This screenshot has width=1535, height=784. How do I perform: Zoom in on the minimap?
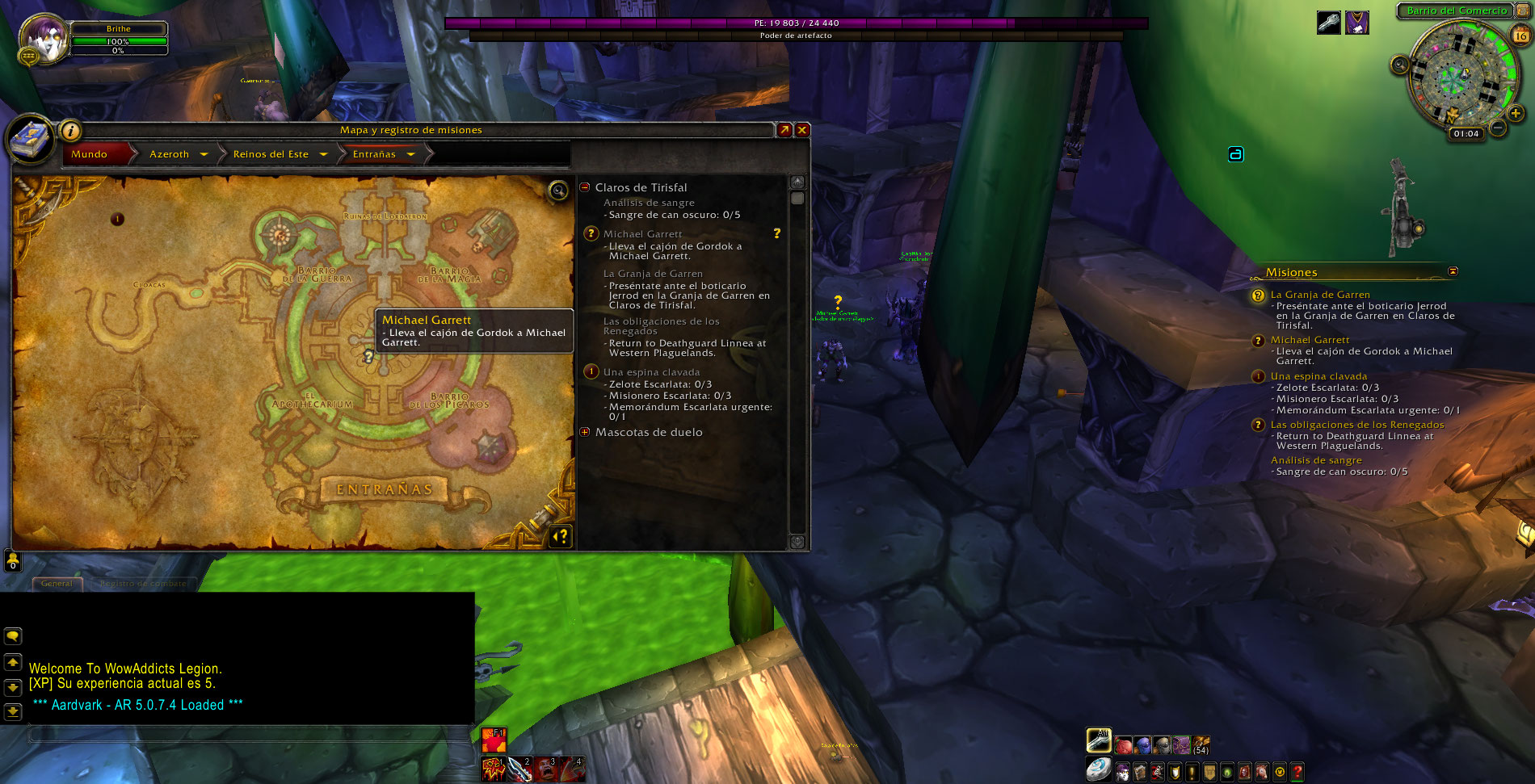[1516, 114]
